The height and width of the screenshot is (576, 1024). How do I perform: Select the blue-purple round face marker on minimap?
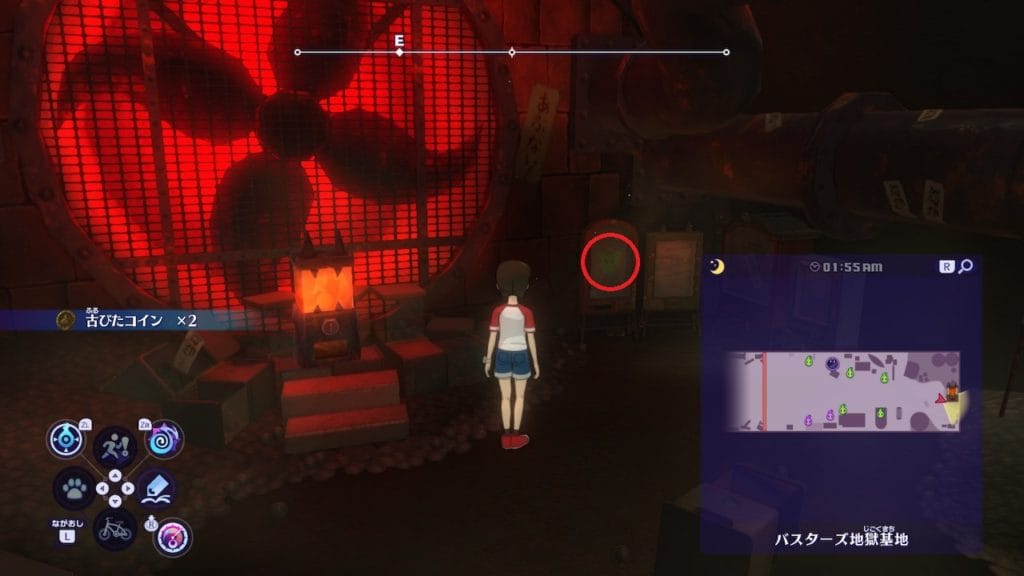[833, 364]
